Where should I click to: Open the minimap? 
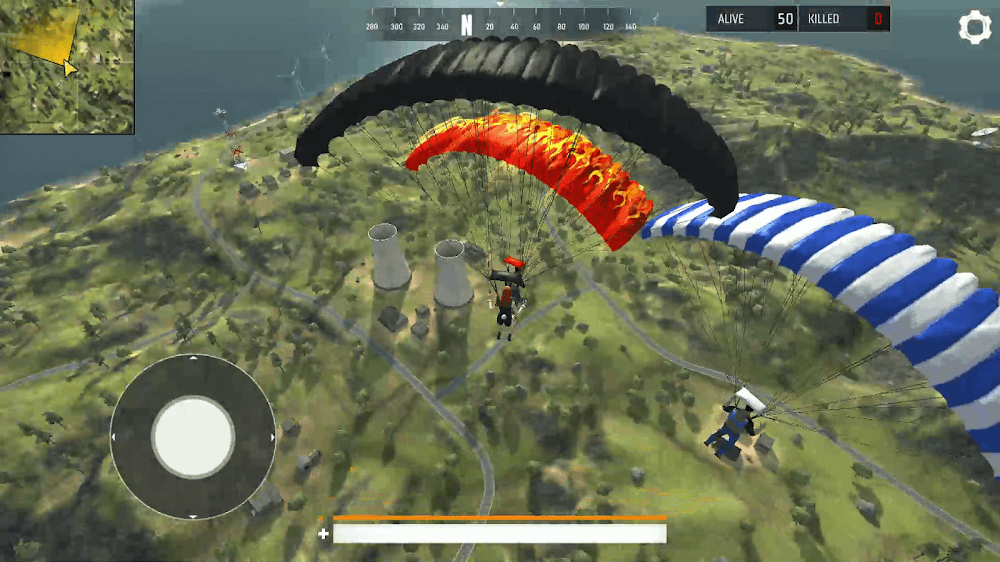click(x=66, y=66)
